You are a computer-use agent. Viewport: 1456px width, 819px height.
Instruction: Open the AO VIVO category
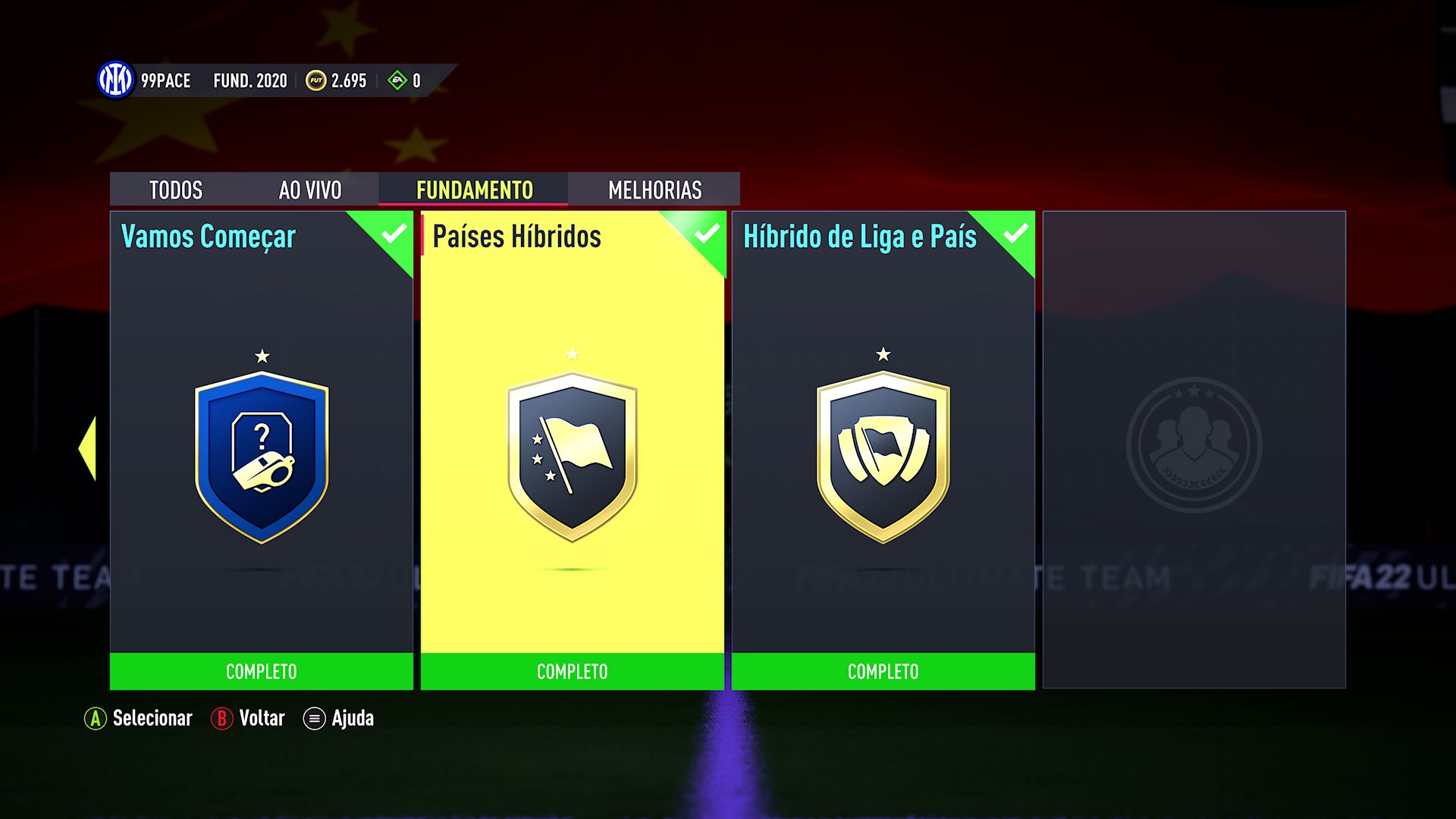(311, 190)
